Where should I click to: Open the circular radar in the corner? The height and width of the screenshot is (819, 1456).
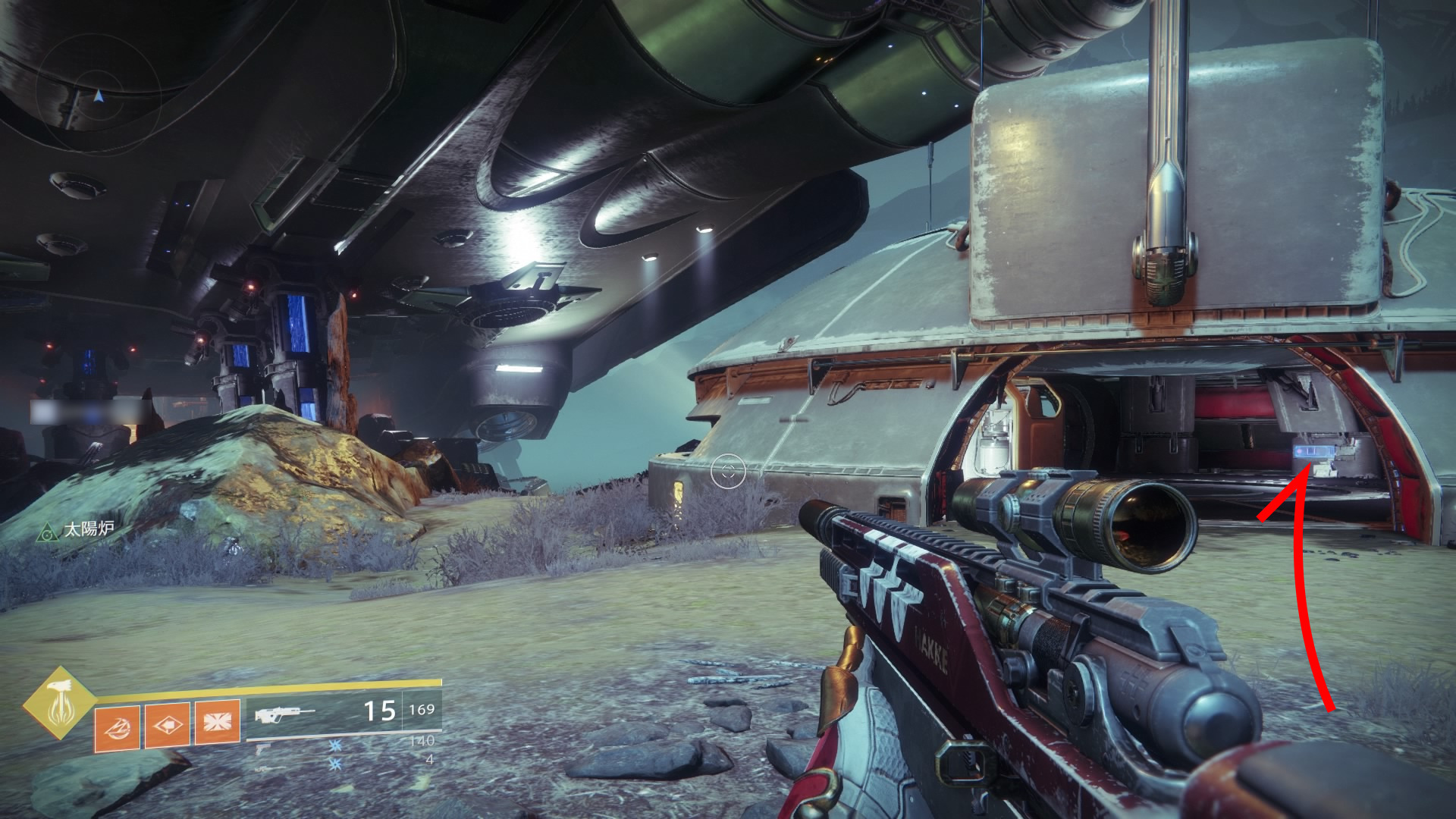click(x=97, y=96)
